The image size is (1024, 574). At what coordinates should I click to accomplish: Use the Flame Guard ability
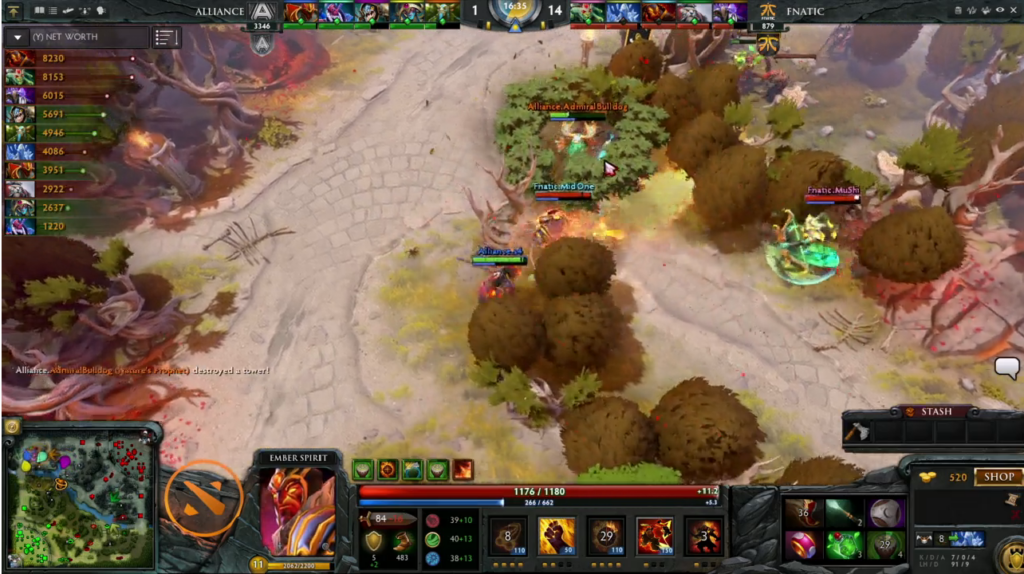coord(606,536)
